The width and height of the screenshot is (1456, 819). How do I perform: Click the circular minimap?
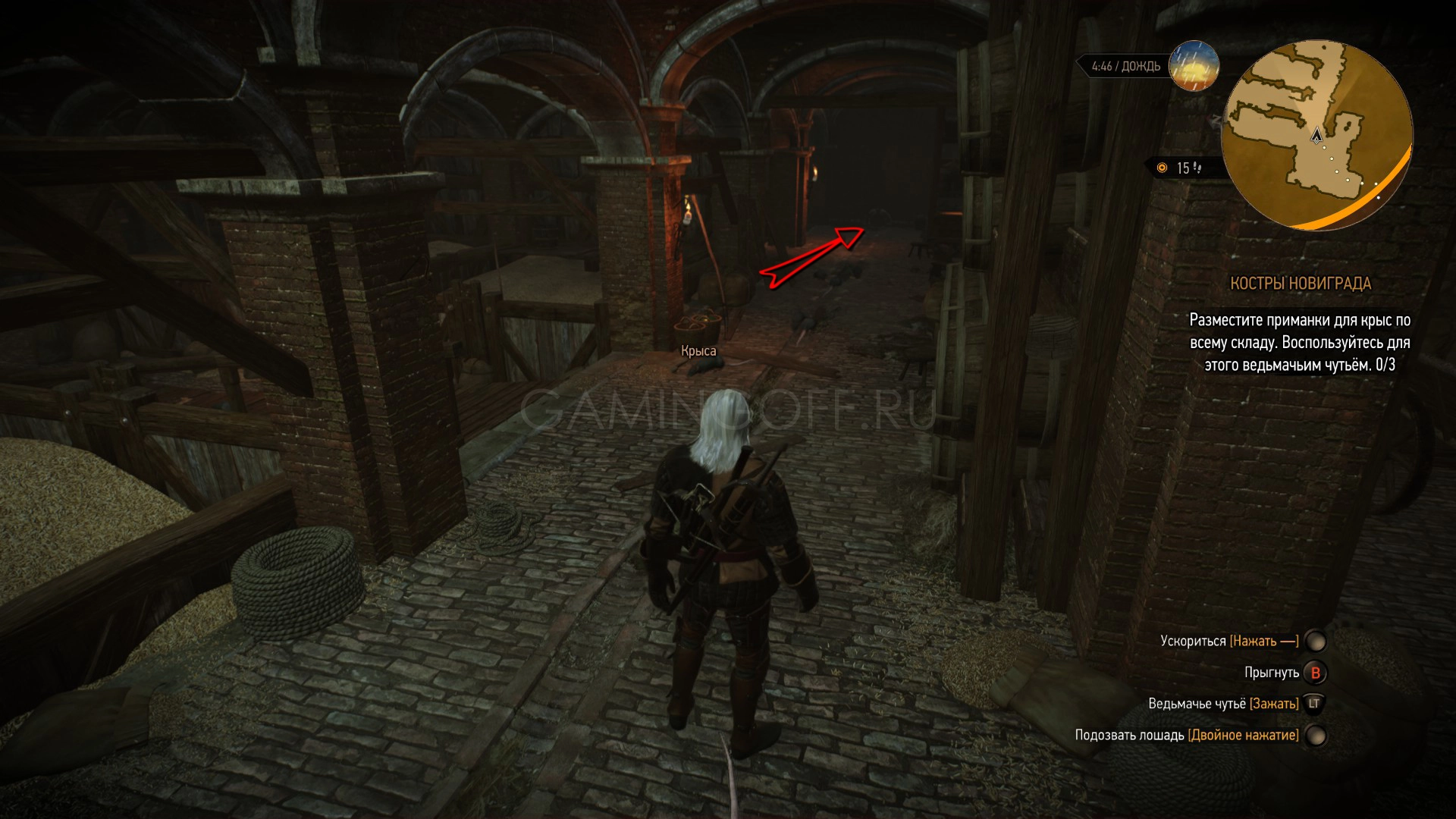(x=1317, y=135)
